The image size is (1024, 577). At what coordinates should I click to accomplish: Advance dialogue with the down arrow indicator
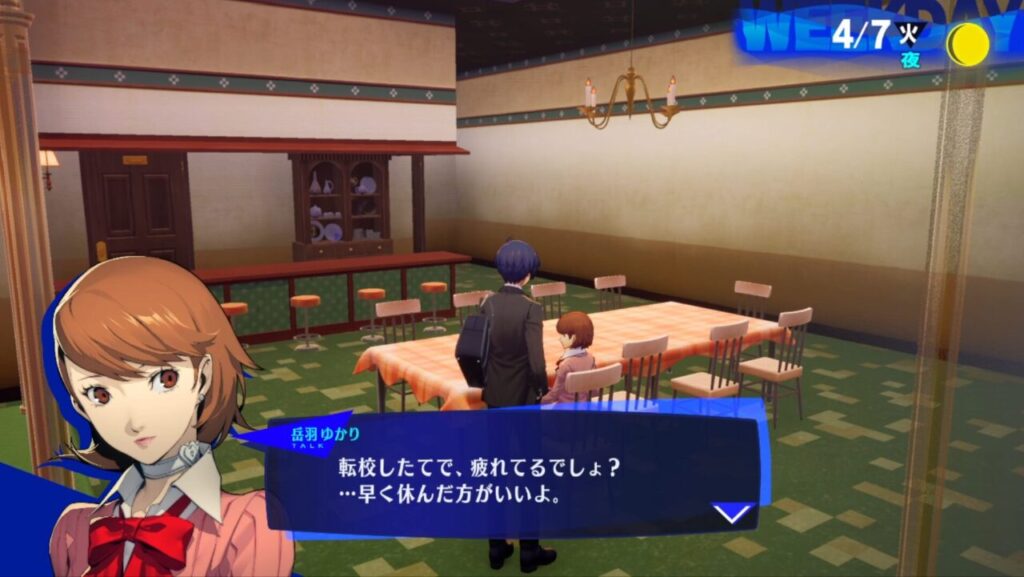pos(733,513)
